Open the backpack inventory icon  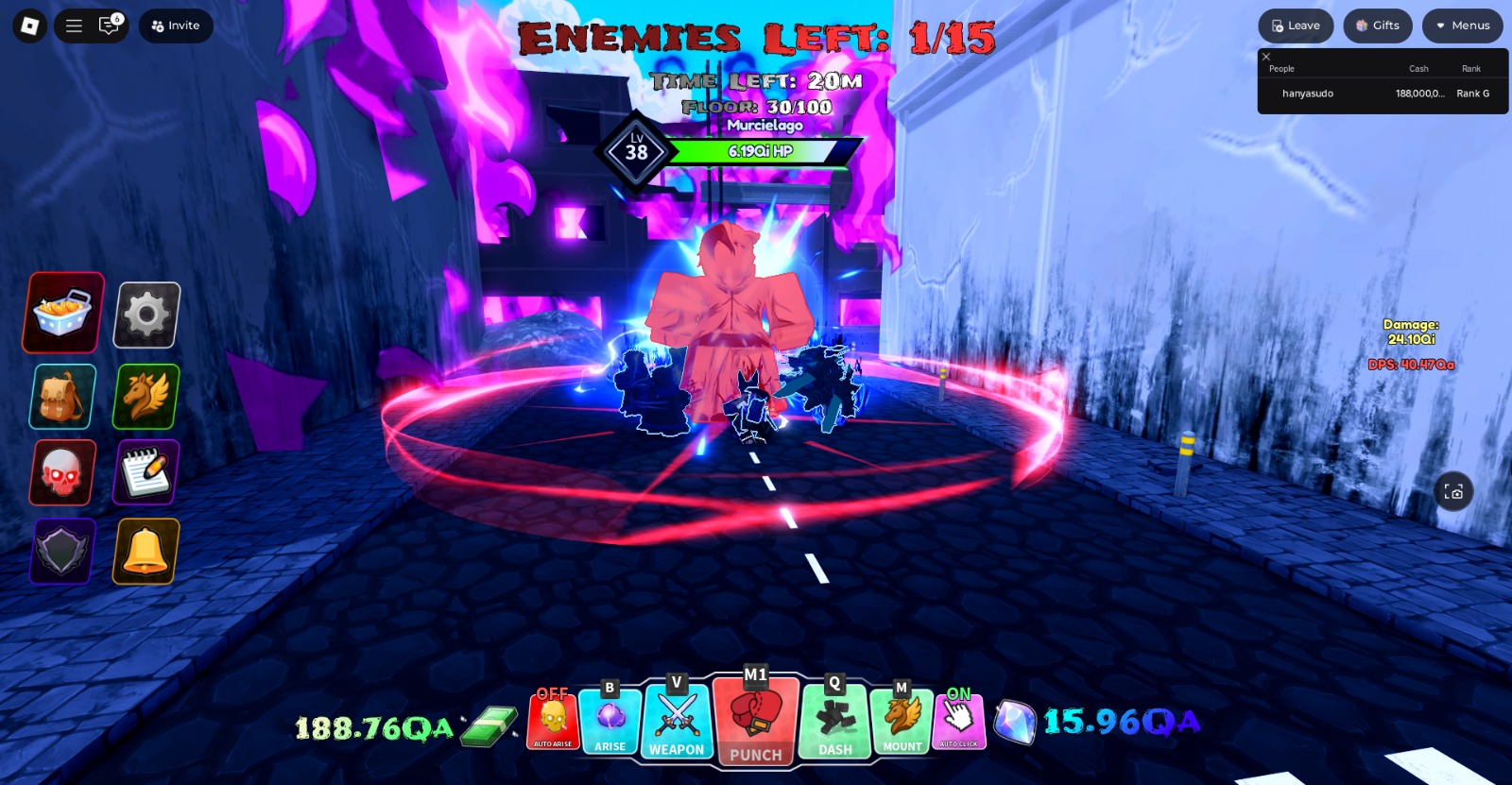click(60, 396)
